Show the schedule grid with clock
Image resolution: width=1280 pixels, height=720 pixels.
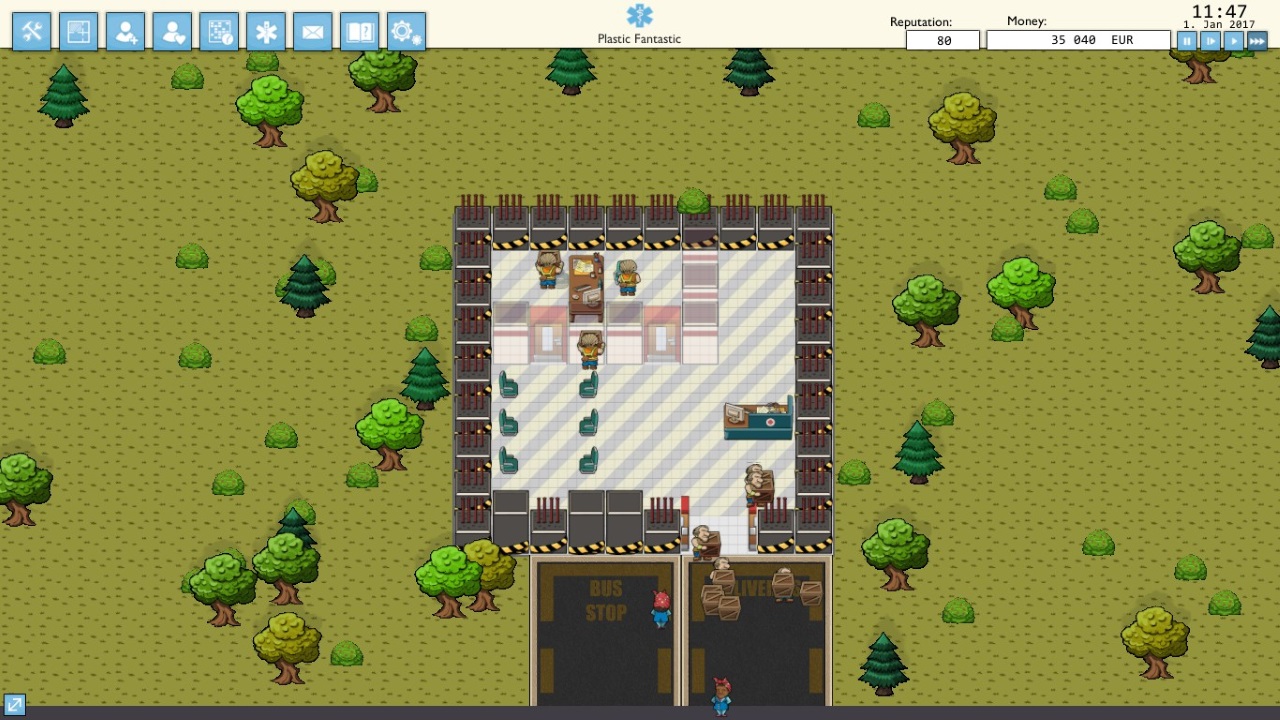point(219,32)
